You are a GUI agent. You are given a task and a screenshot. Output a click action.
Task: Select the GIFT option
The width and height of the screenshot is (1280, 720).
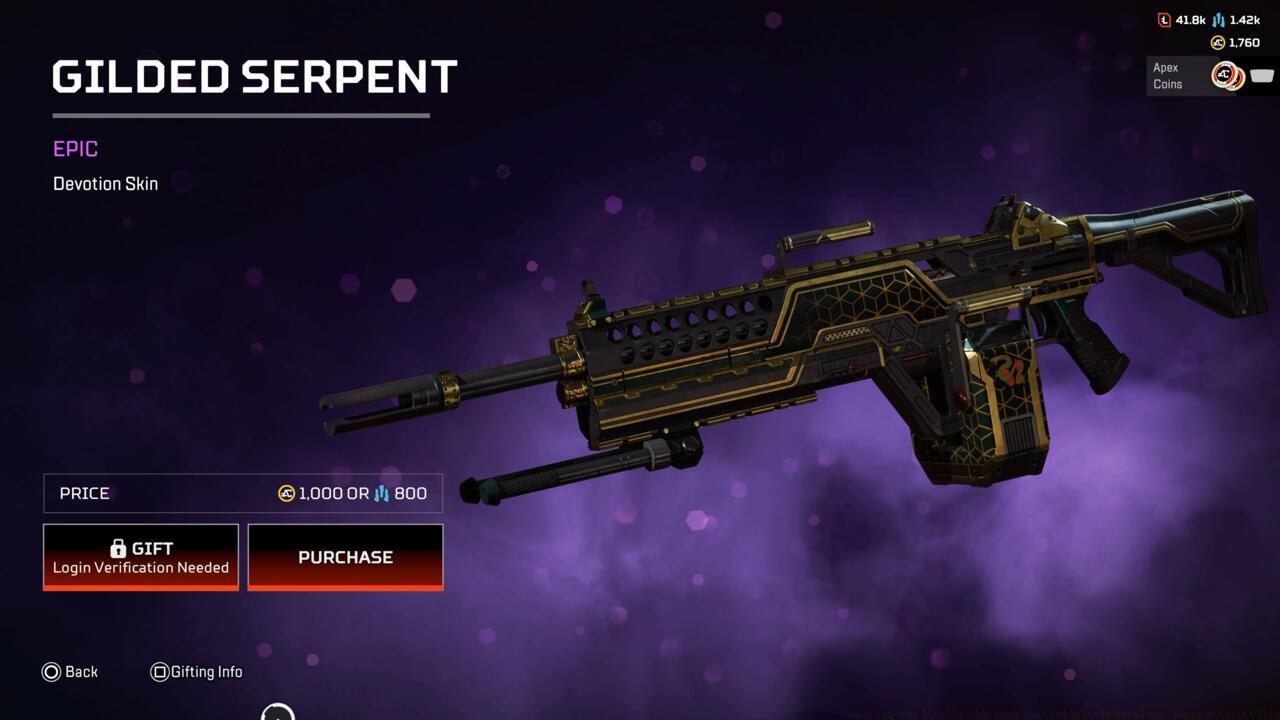point(140,556)
